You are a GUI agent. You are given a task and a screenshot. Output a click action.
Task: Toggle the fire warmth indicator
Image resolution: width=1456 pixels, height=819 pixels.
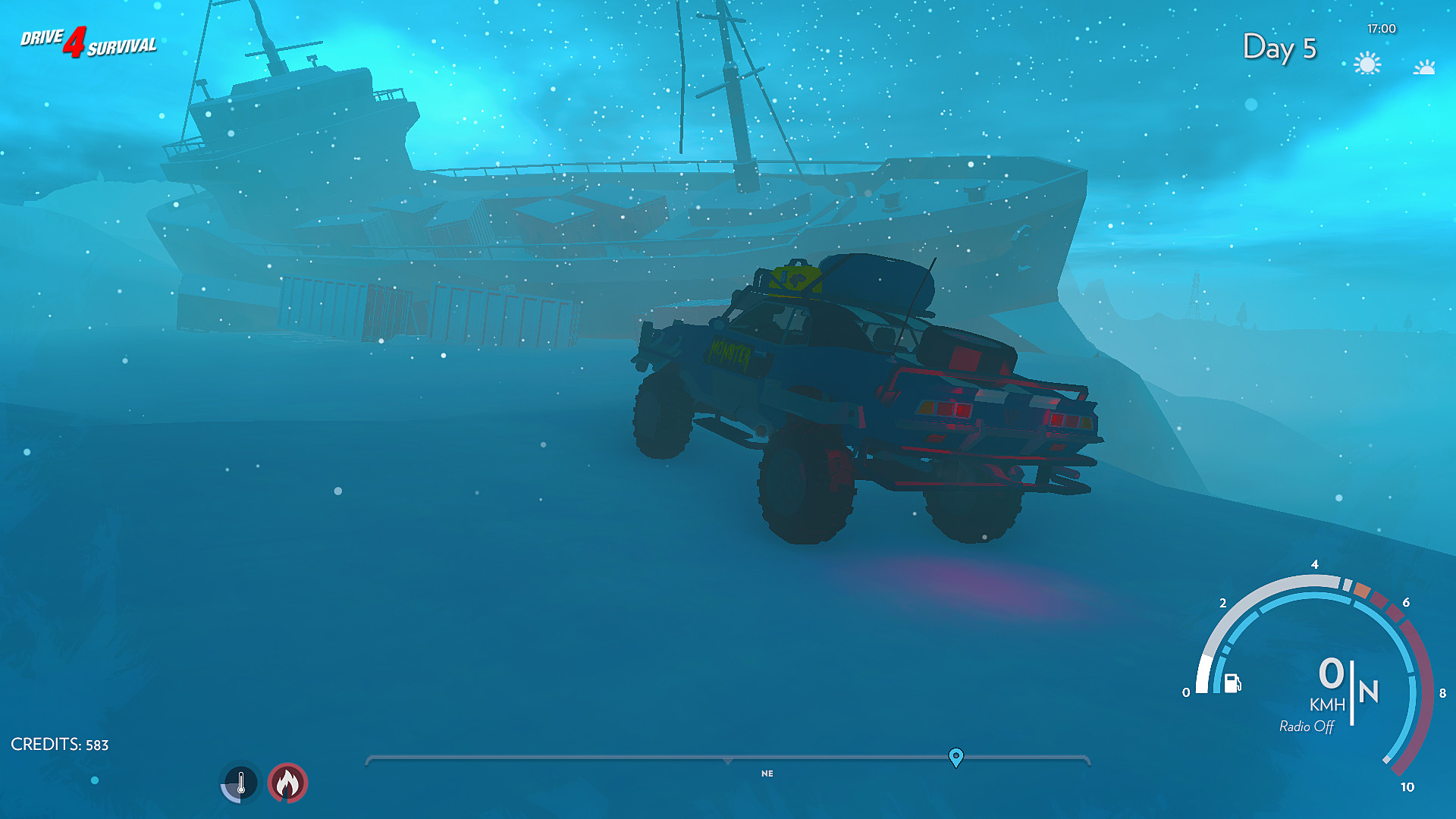(x=288, y=783)
